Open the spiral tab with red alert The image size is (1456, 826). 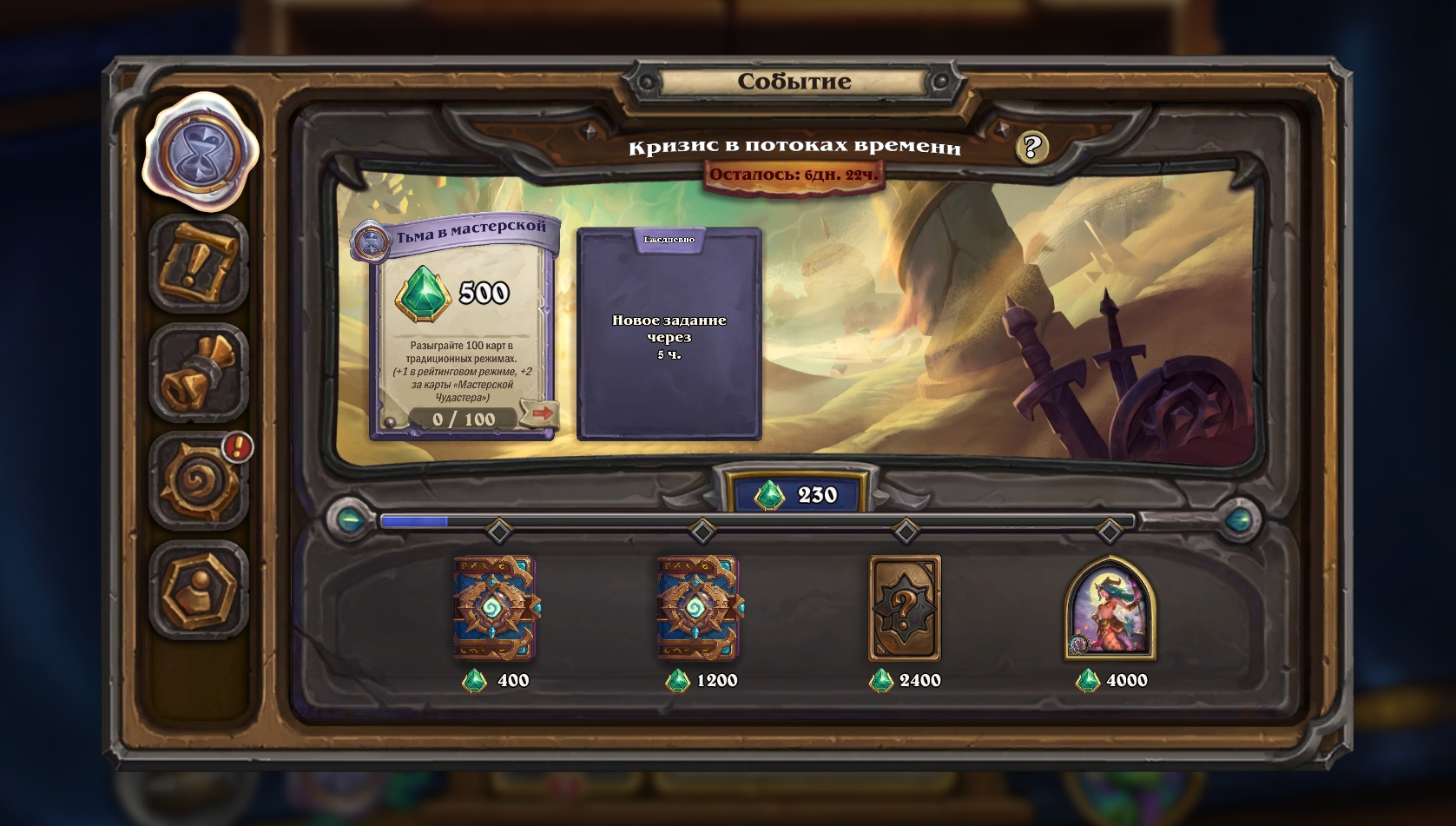click(199, 480)
